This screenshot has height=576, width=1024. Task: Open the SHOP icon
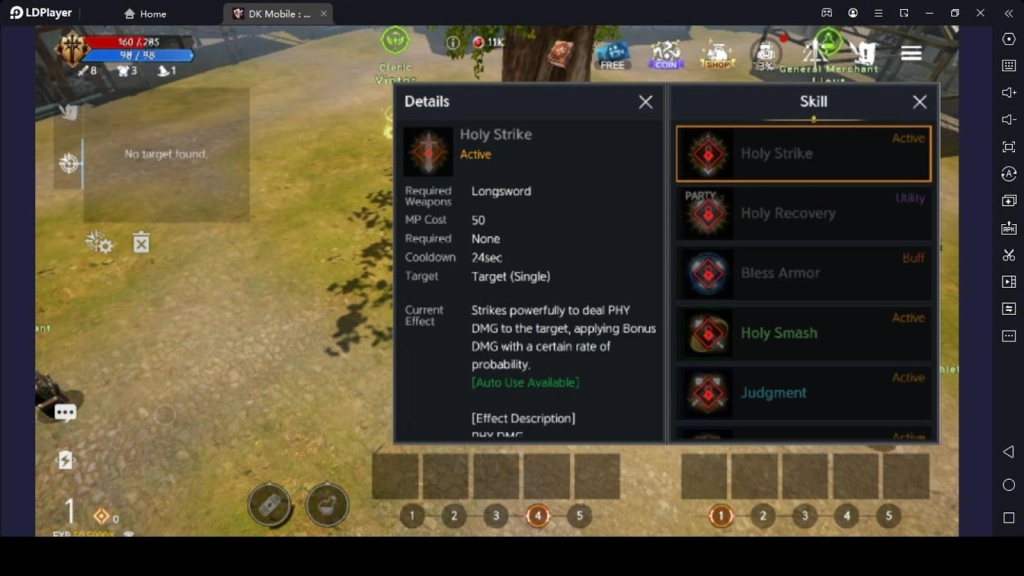click(x=717, y=55)
